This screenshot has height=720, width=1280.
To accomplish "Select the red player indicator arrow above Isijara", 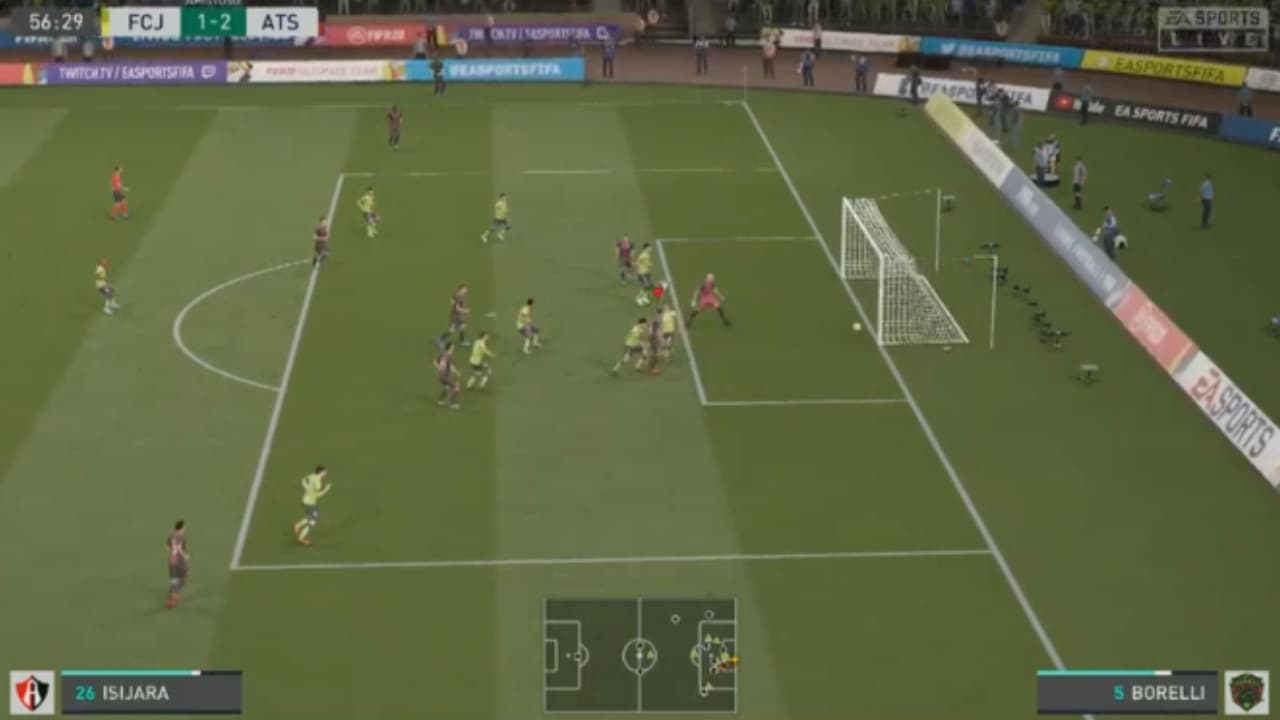I will [658, 292].
